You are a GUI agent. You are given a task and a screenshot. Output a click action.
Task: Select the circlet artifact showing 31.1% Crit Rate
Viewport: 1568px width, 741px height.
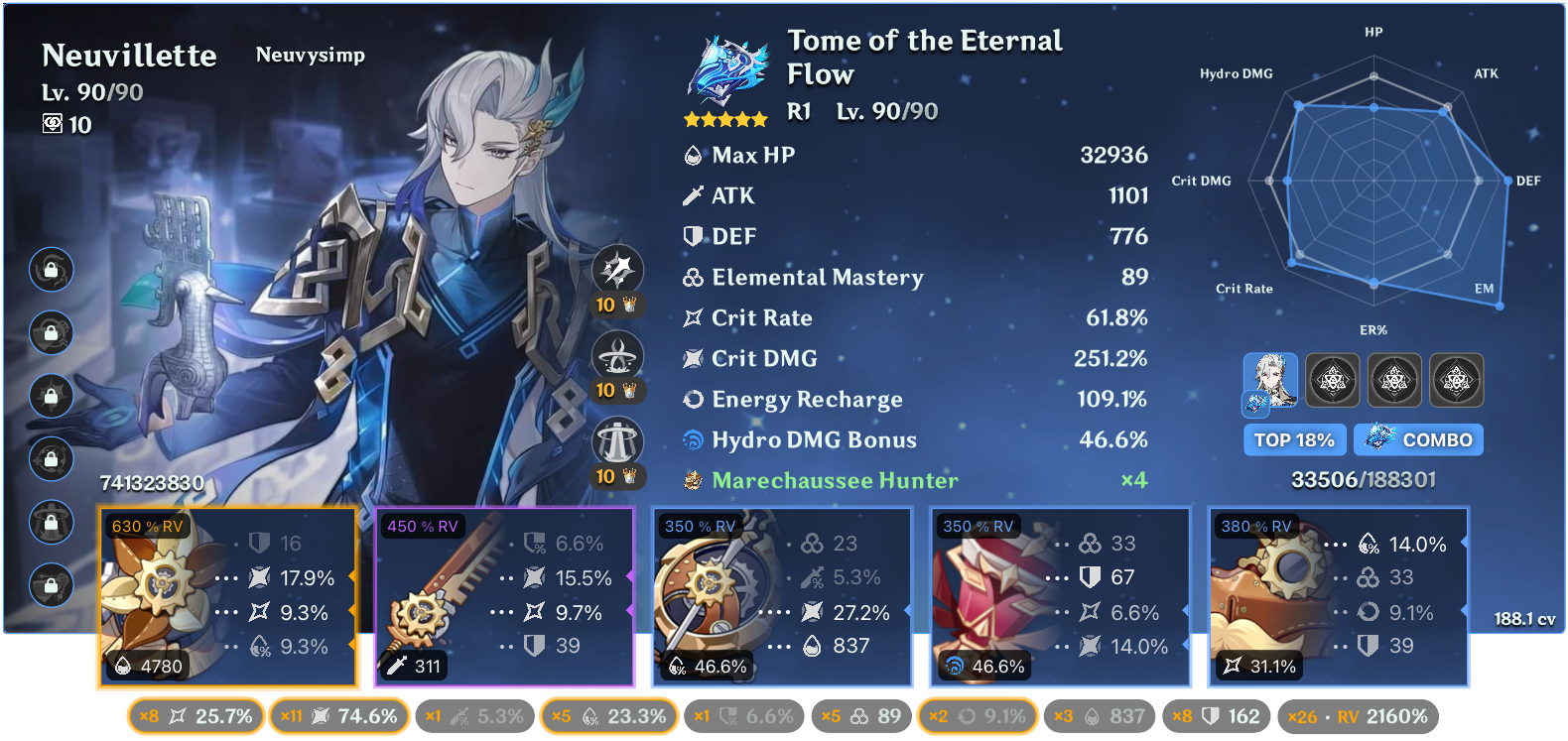tap(1338, 595)
